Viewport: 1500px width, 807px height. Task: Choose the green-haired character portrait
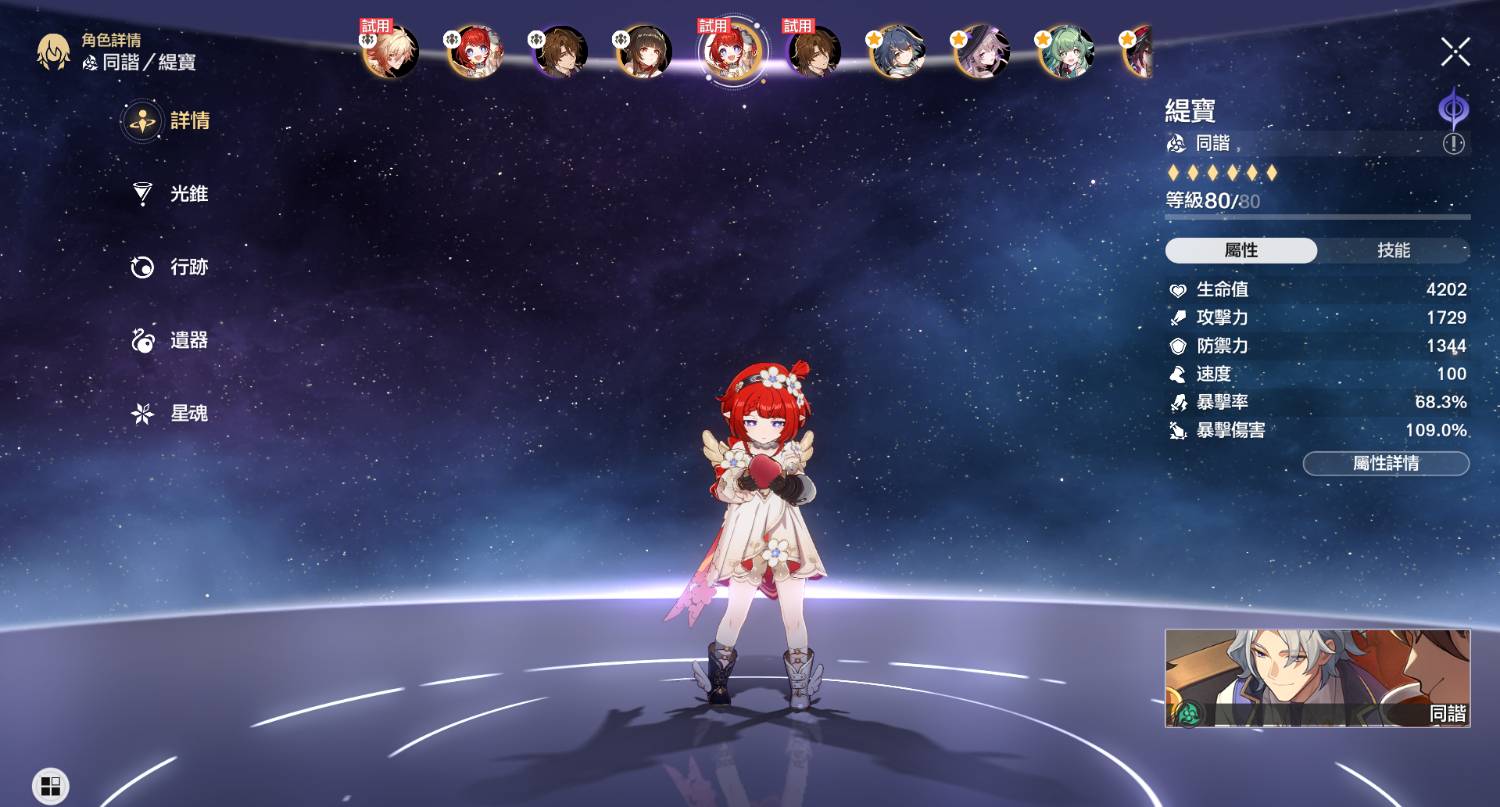(1066, 51)
